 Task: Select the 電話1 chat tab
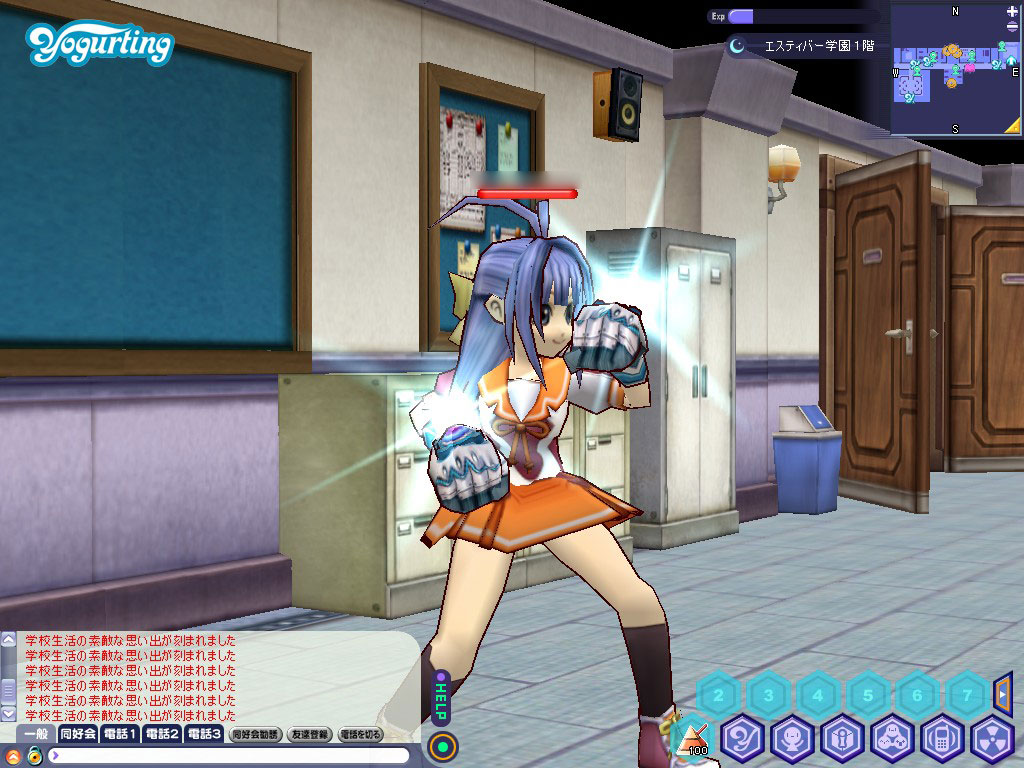(120, 734)
